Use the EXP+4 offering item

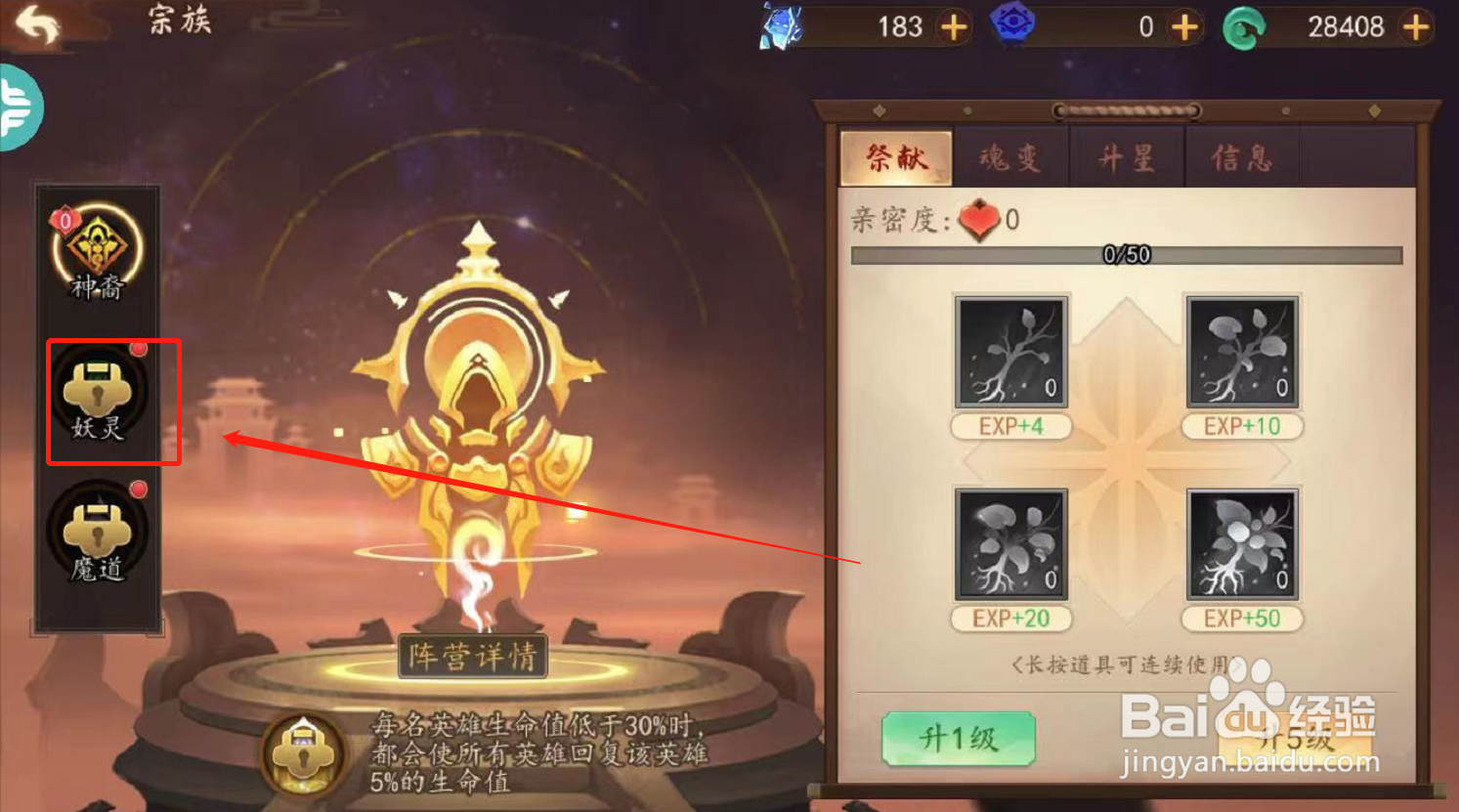pos(1011,354)
